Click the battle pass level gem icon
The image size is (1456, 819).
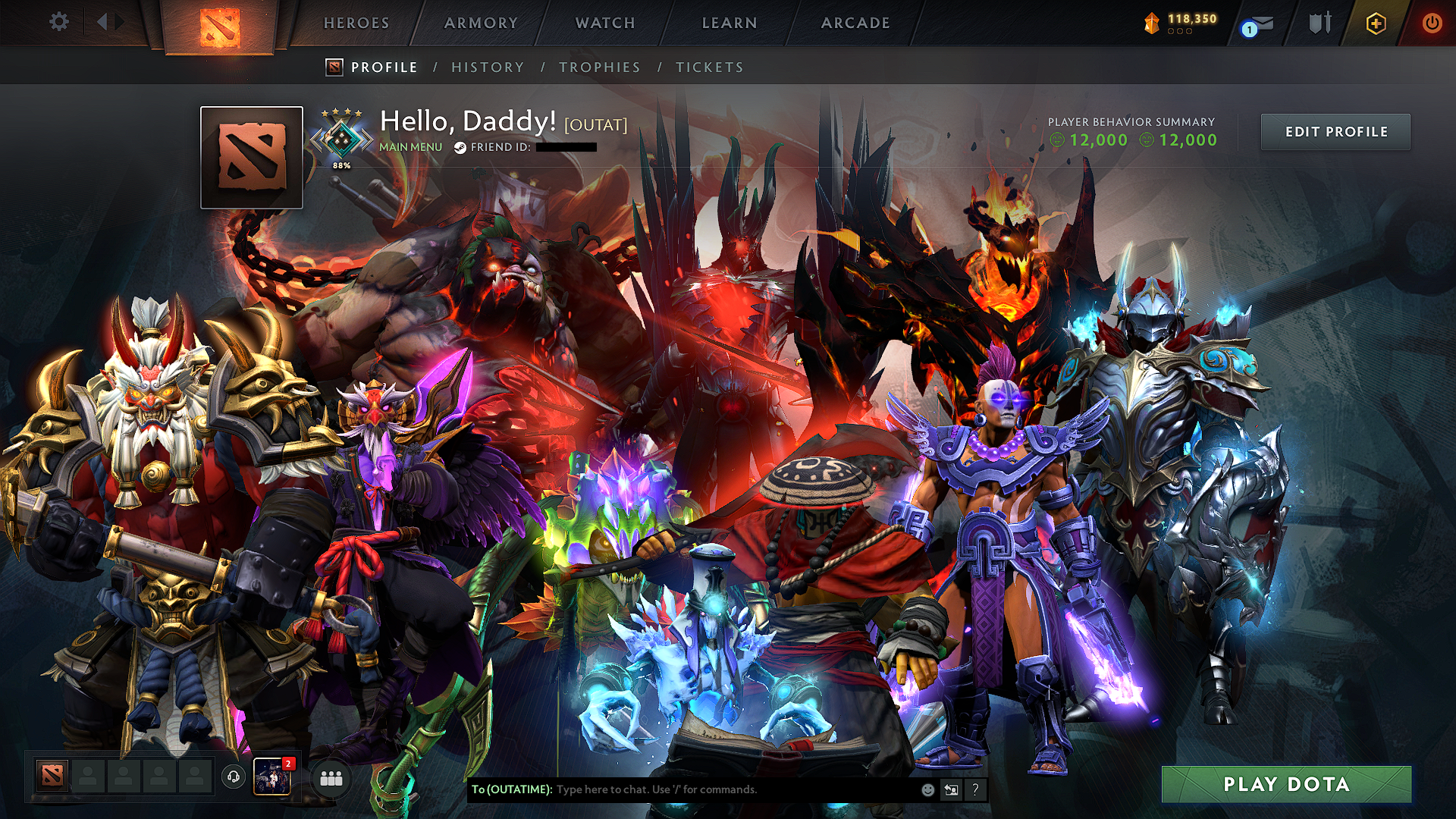click(1150, 21)
